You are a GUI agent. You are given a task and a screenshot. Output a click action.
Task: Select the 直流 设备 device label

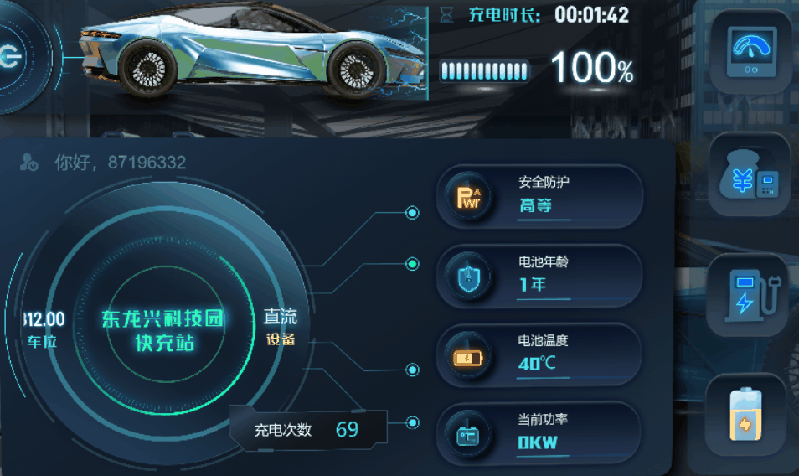tap(280, 327)
